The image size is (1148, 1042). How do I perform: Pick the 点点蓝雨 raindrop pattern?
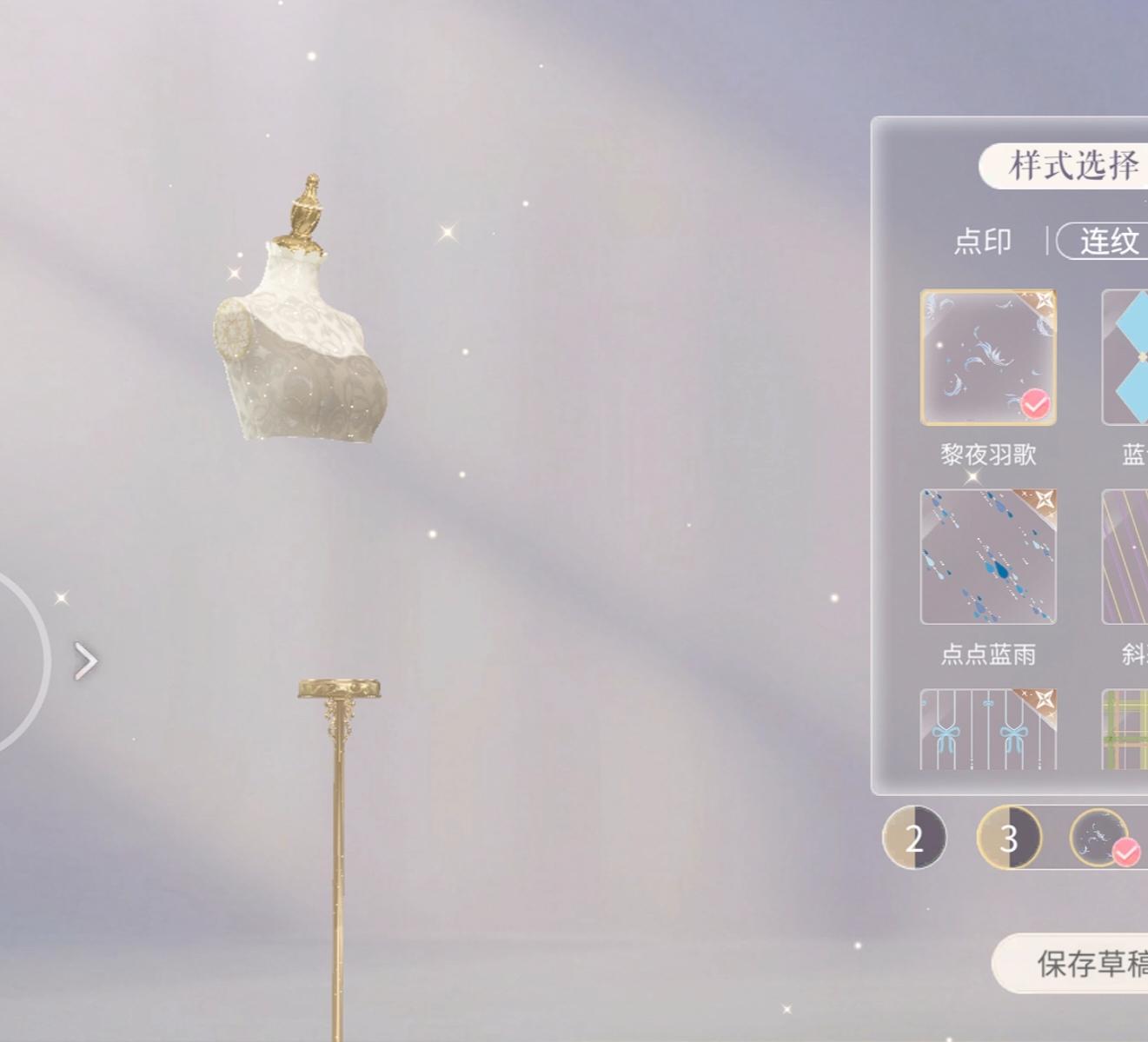click(x=987, y=557)
